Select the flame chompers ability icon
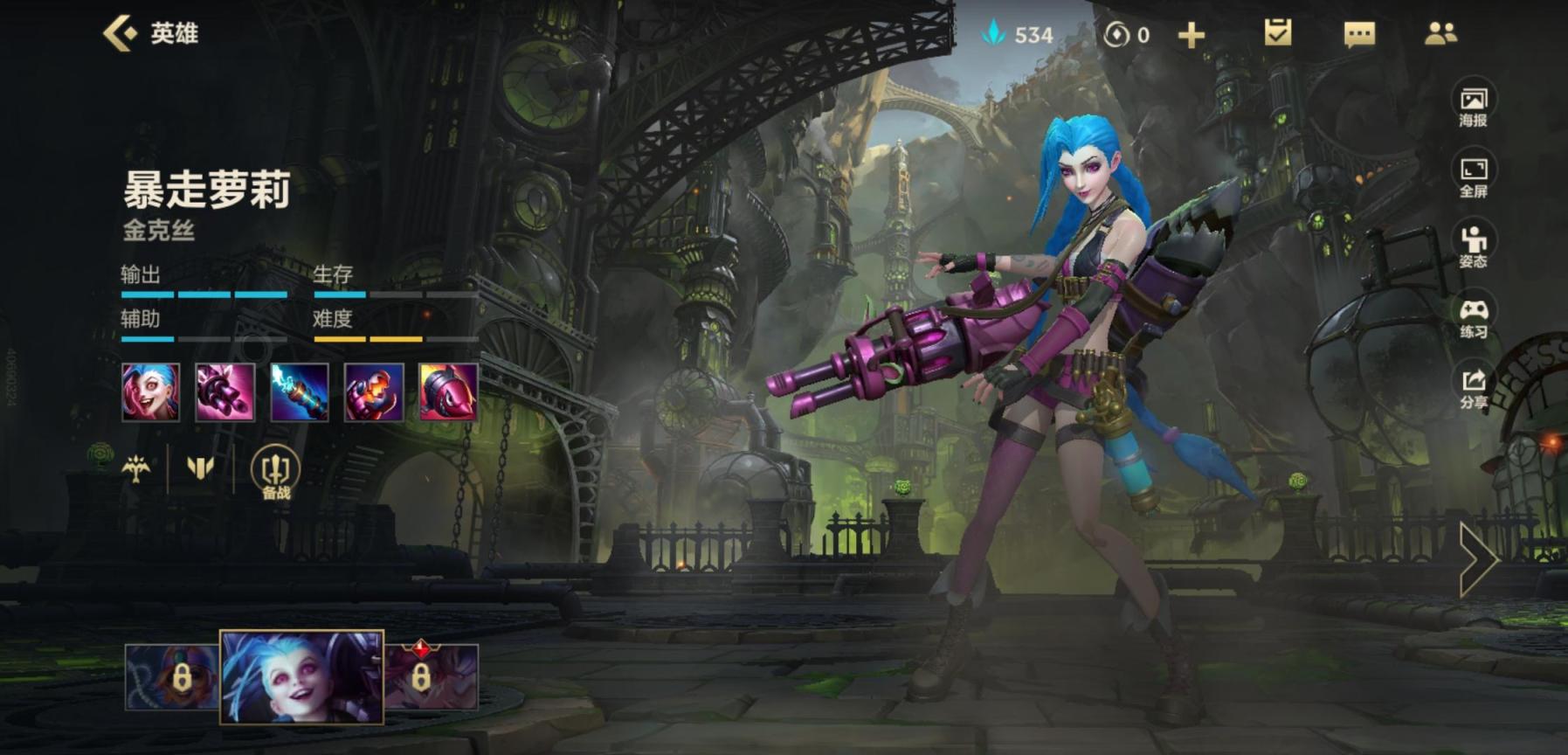 (374, 392)
